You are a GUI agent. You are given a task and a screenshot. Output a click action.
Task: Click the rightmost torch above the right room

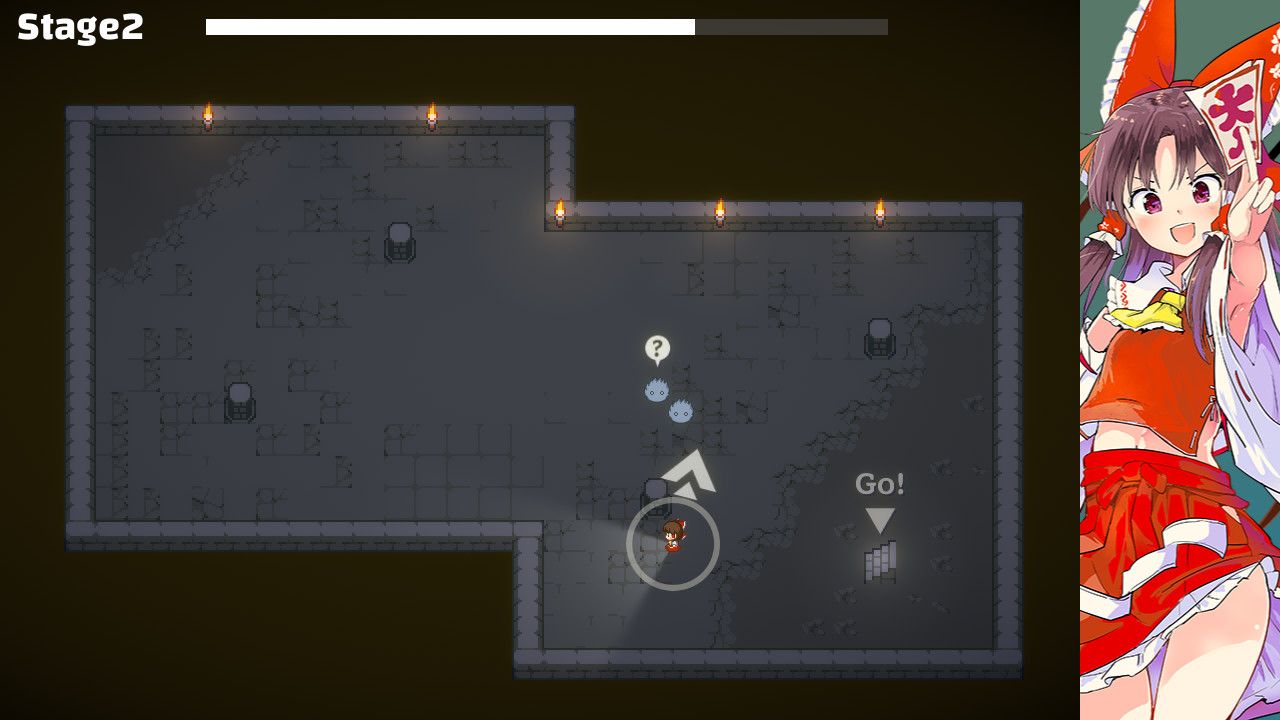[x=880, y=210]
